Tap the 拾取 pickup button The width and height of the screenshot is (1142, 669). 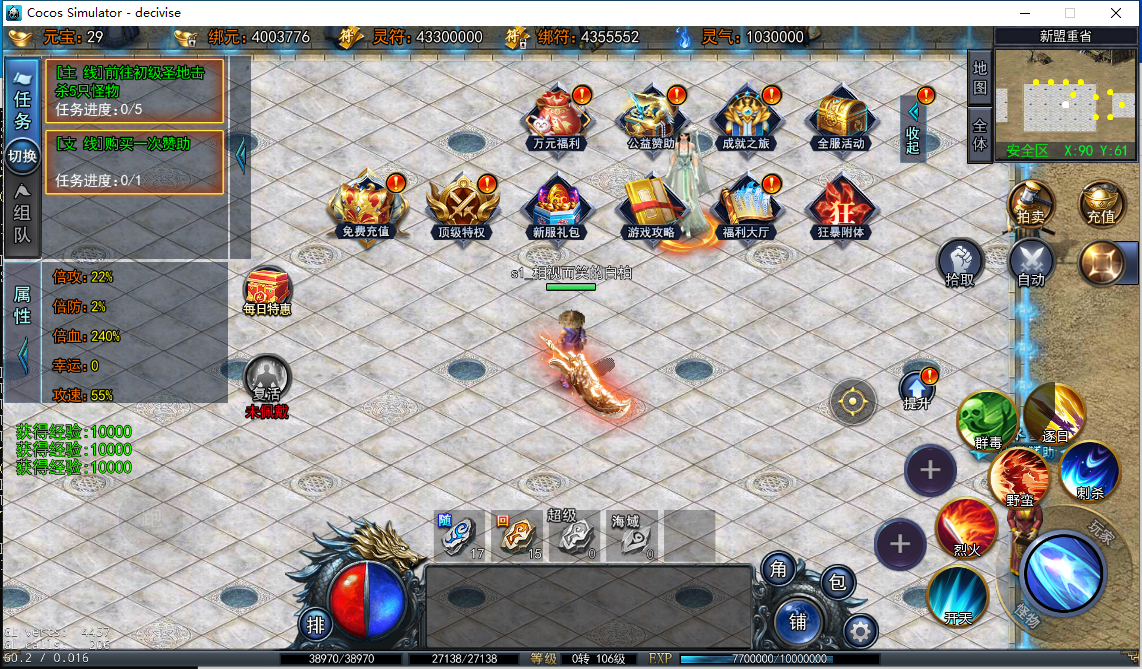pos(960,264)
